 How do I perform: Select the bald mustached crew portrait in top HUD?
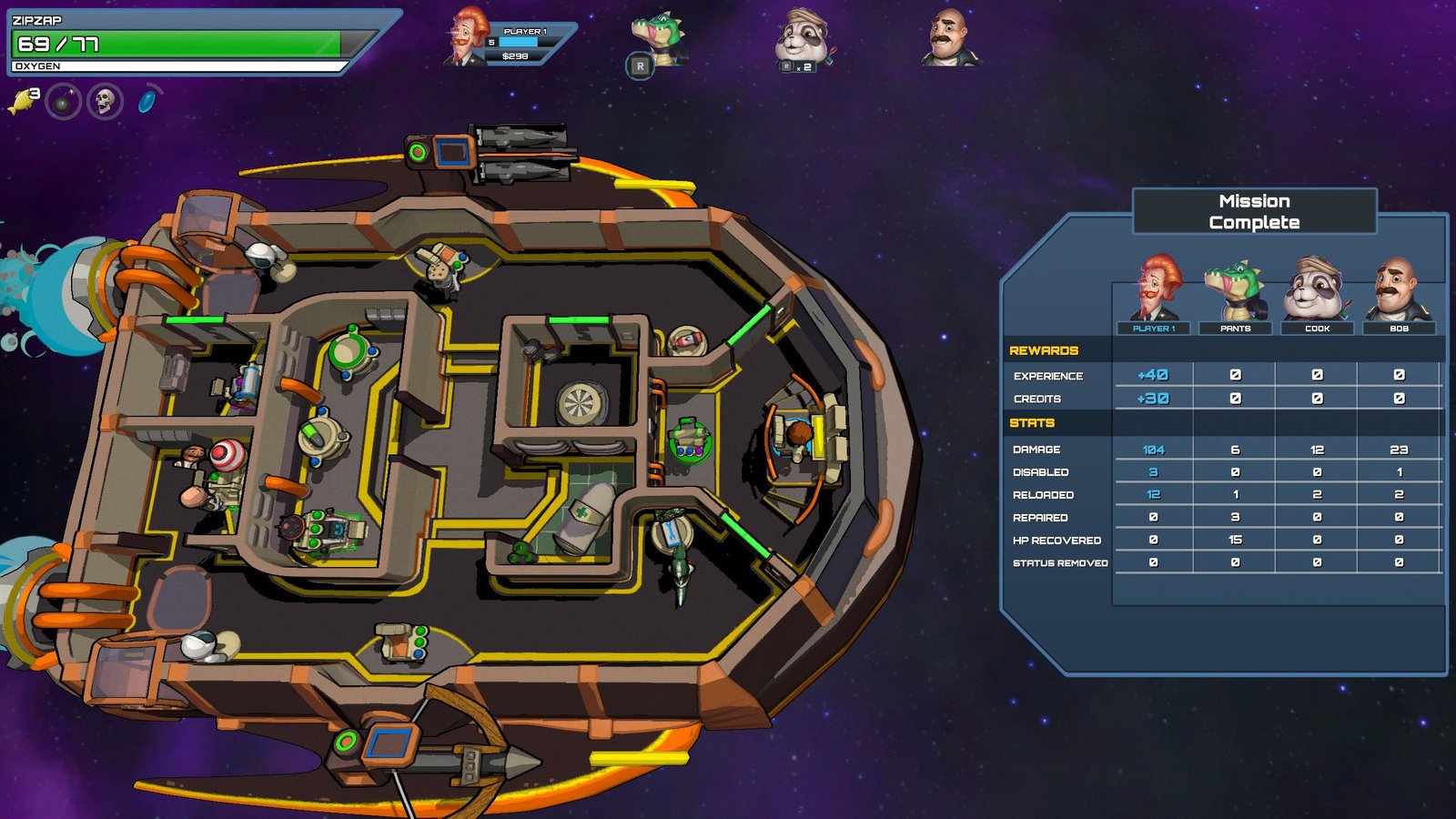[950, 38]
